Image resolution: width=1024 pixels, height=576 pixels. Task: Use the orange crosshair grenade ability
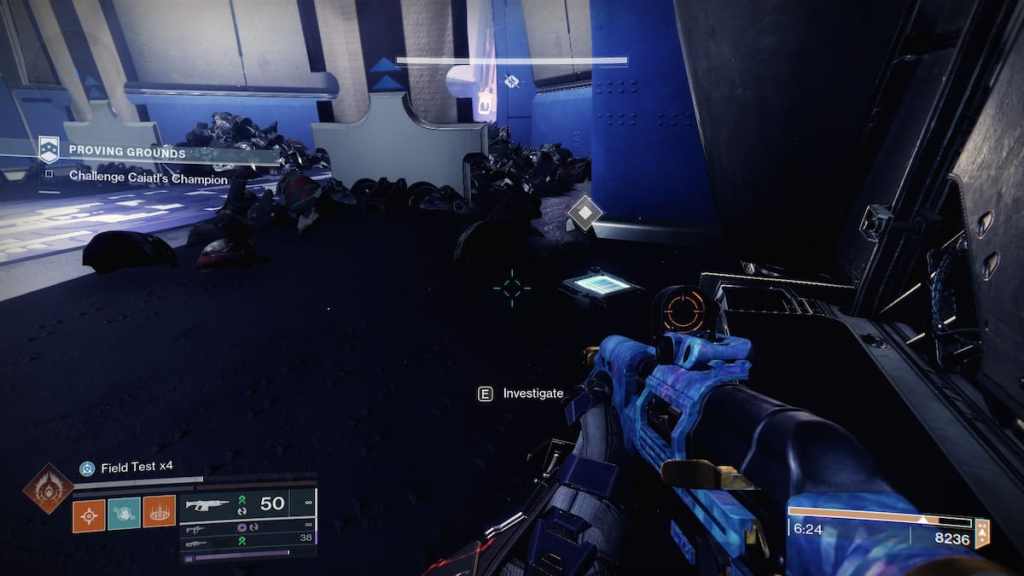88,513
